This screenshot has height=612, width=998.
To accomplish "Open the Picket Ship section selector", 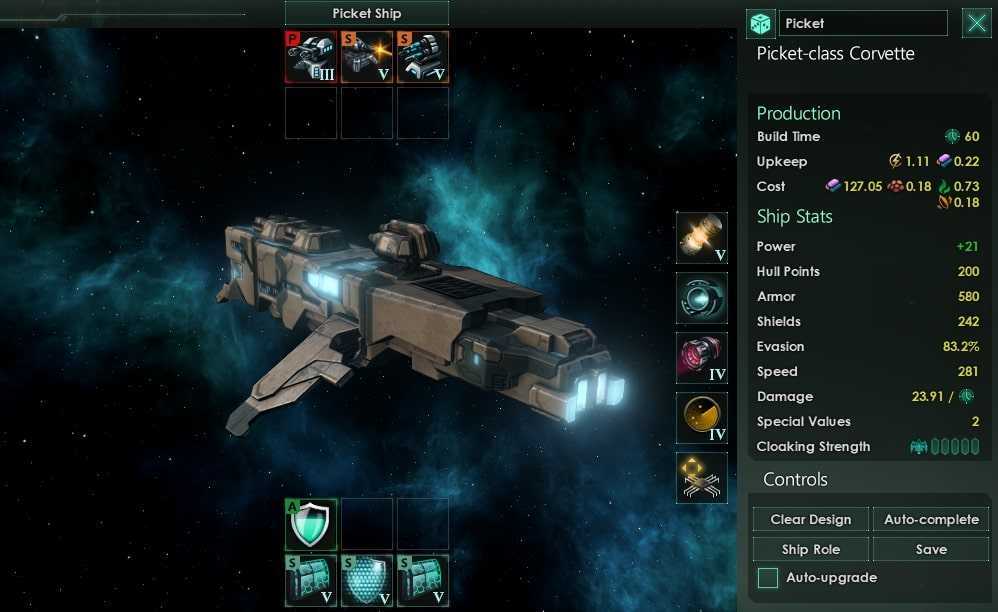I will coord(366,14).
